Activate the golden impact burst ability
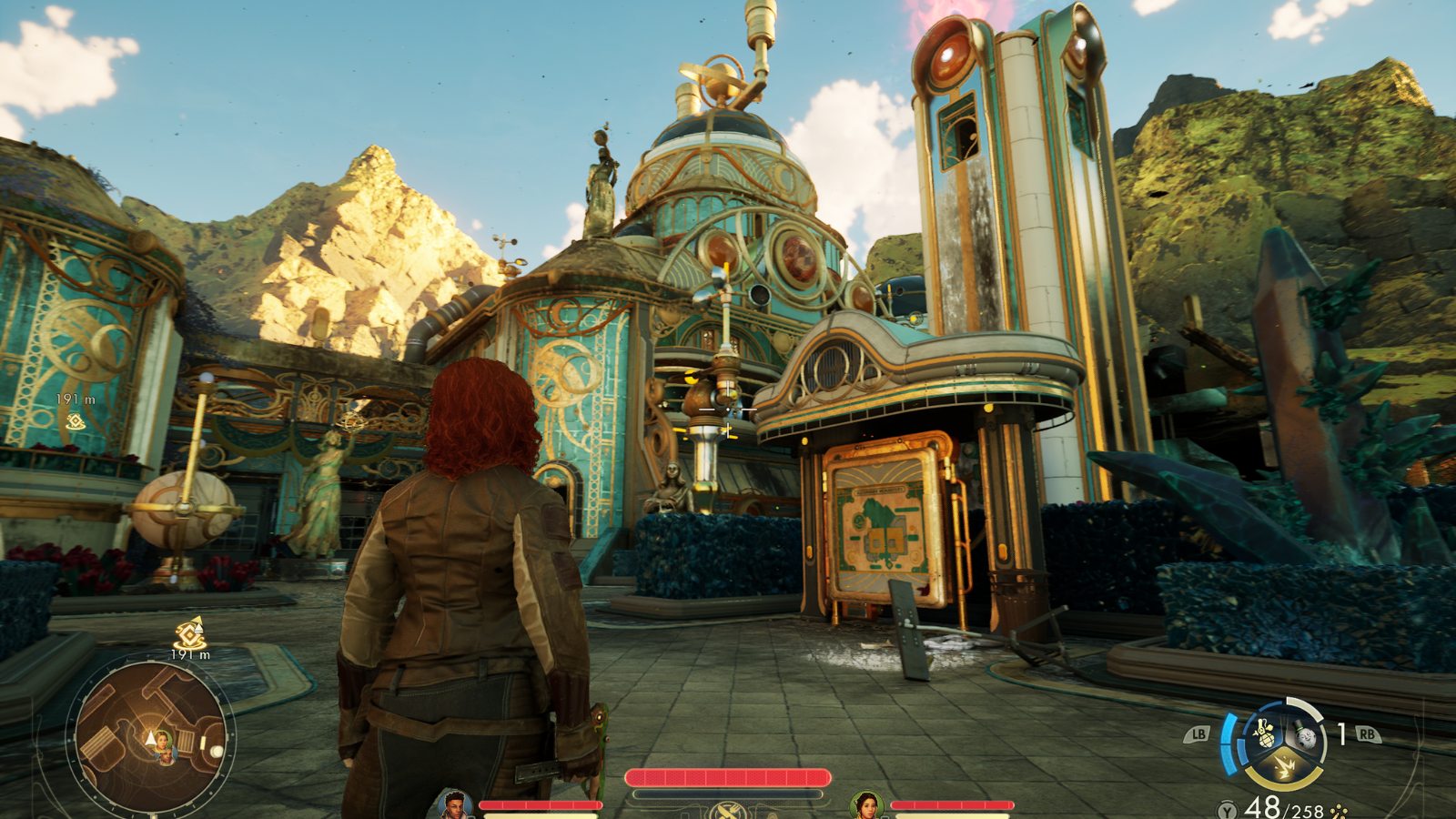Image resolution: width=1456 pixels, height=819 pixels. coord(1285,769)
